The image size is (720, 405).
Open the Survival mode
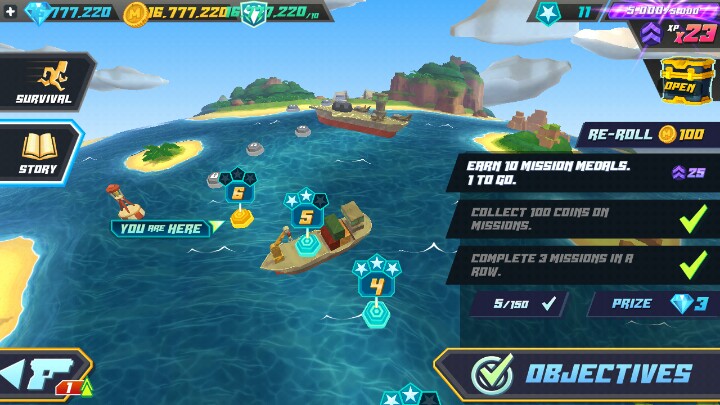coord(43,82)
